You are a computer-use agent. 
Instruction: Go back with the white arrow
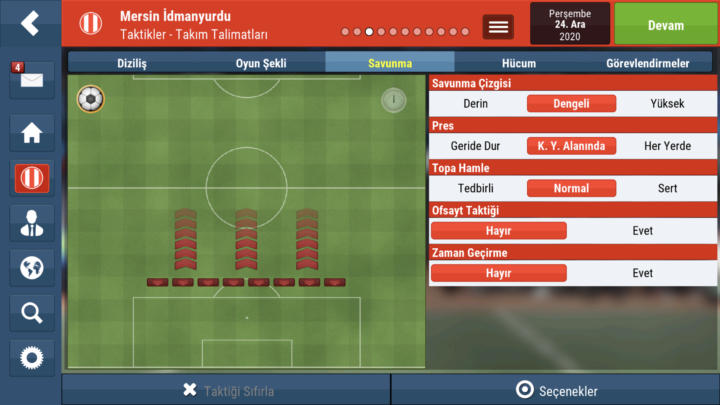31,22
